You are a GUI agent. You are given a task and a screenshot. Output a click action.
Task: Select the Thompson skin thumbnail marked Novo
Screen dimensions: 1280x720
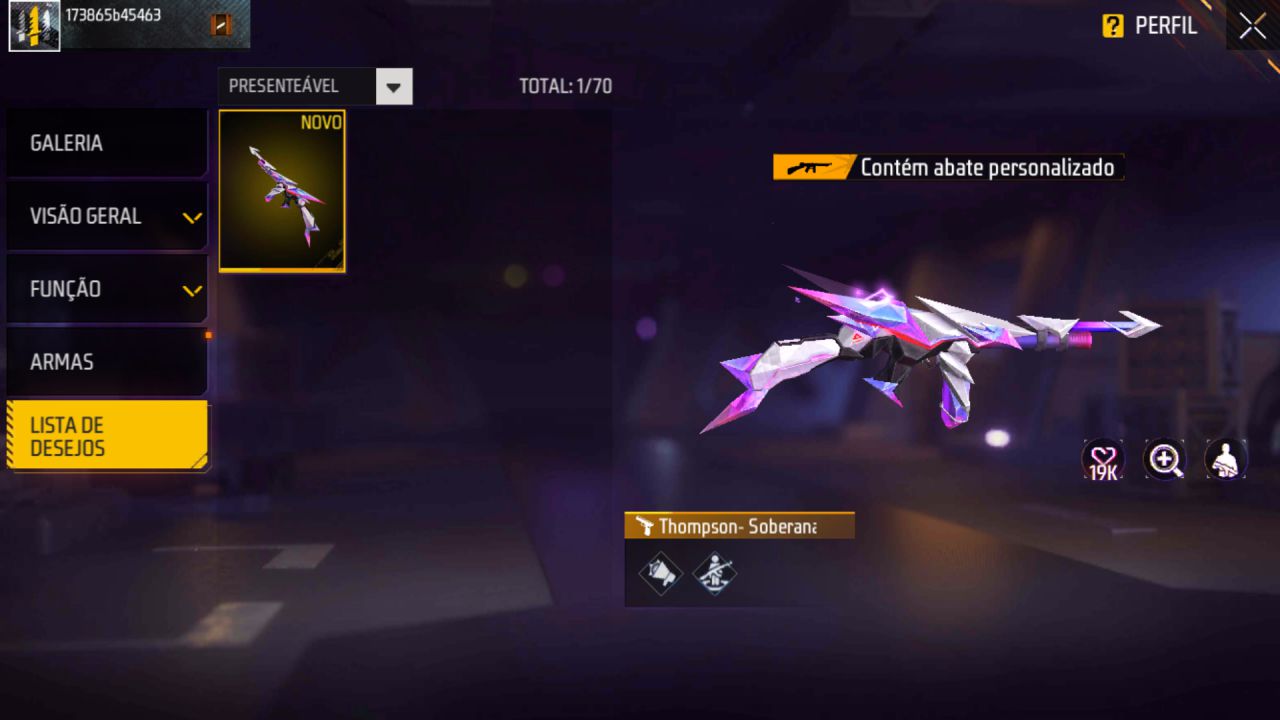[282, 191]
